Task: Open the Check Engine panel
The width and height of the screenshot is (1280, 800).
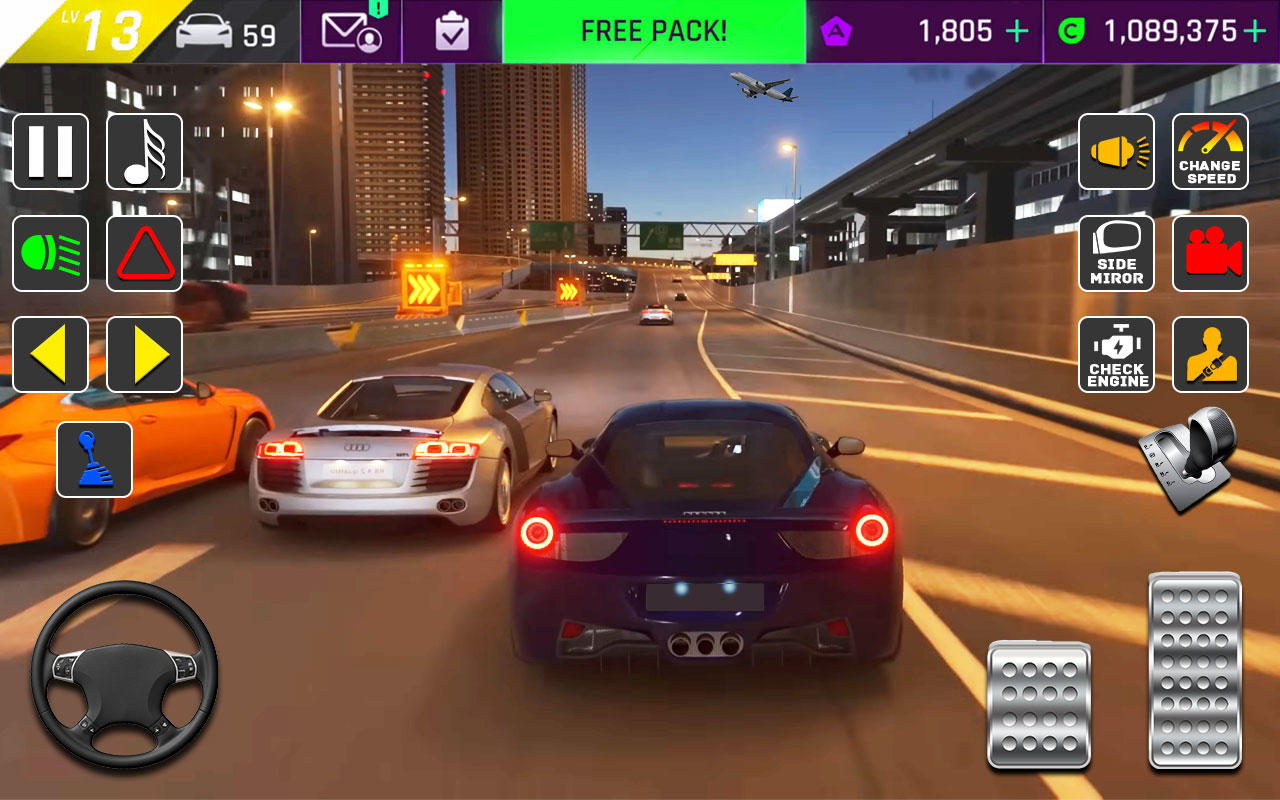Action: tap(1116, 354)
